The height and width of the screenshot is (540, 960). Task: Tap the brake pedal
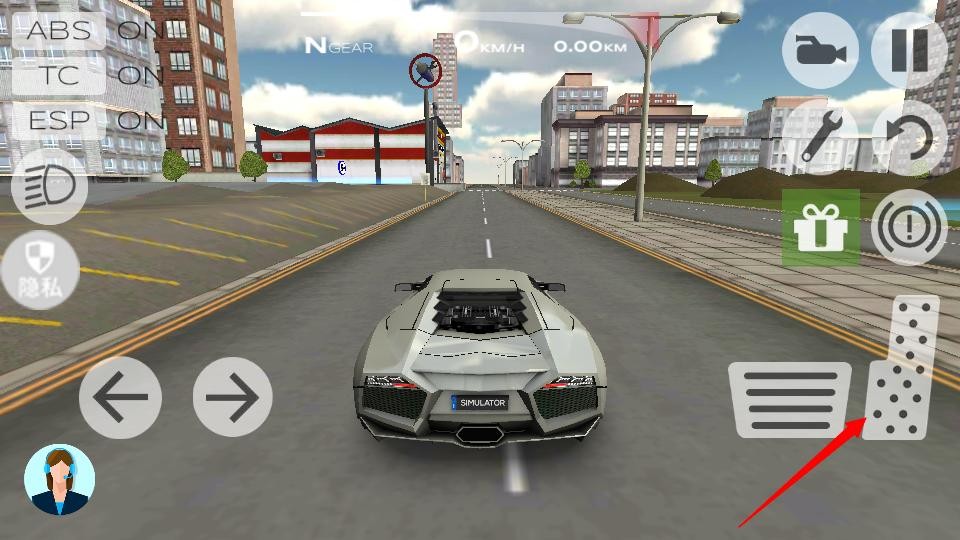tap(790, 399)
